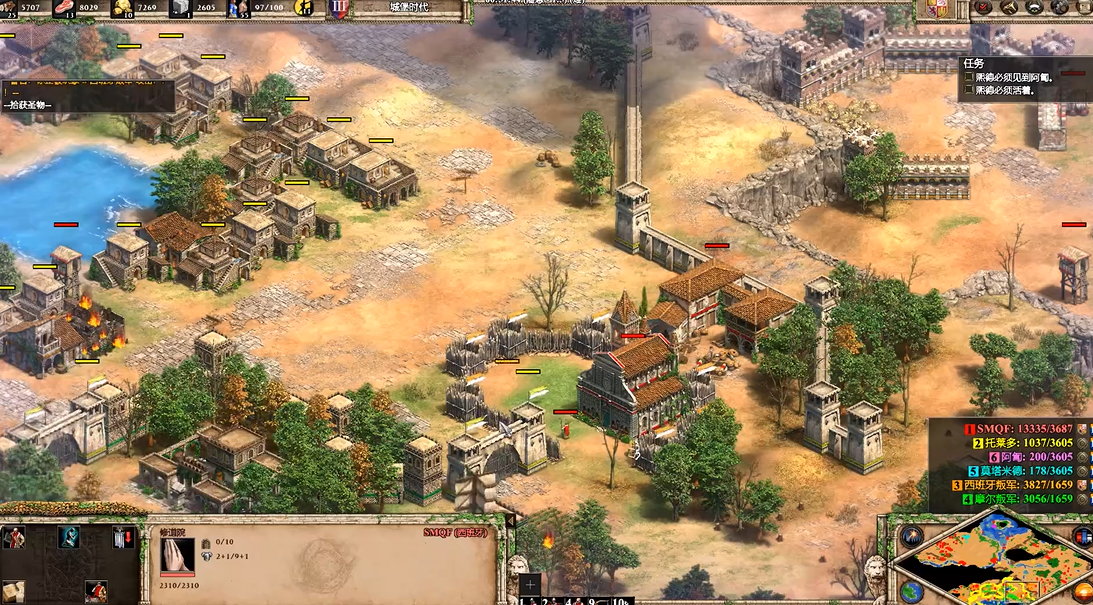This screenshot has height=605, width=1093.
Task: Select the kneeling figure research icon
Action: click(69, 539)
